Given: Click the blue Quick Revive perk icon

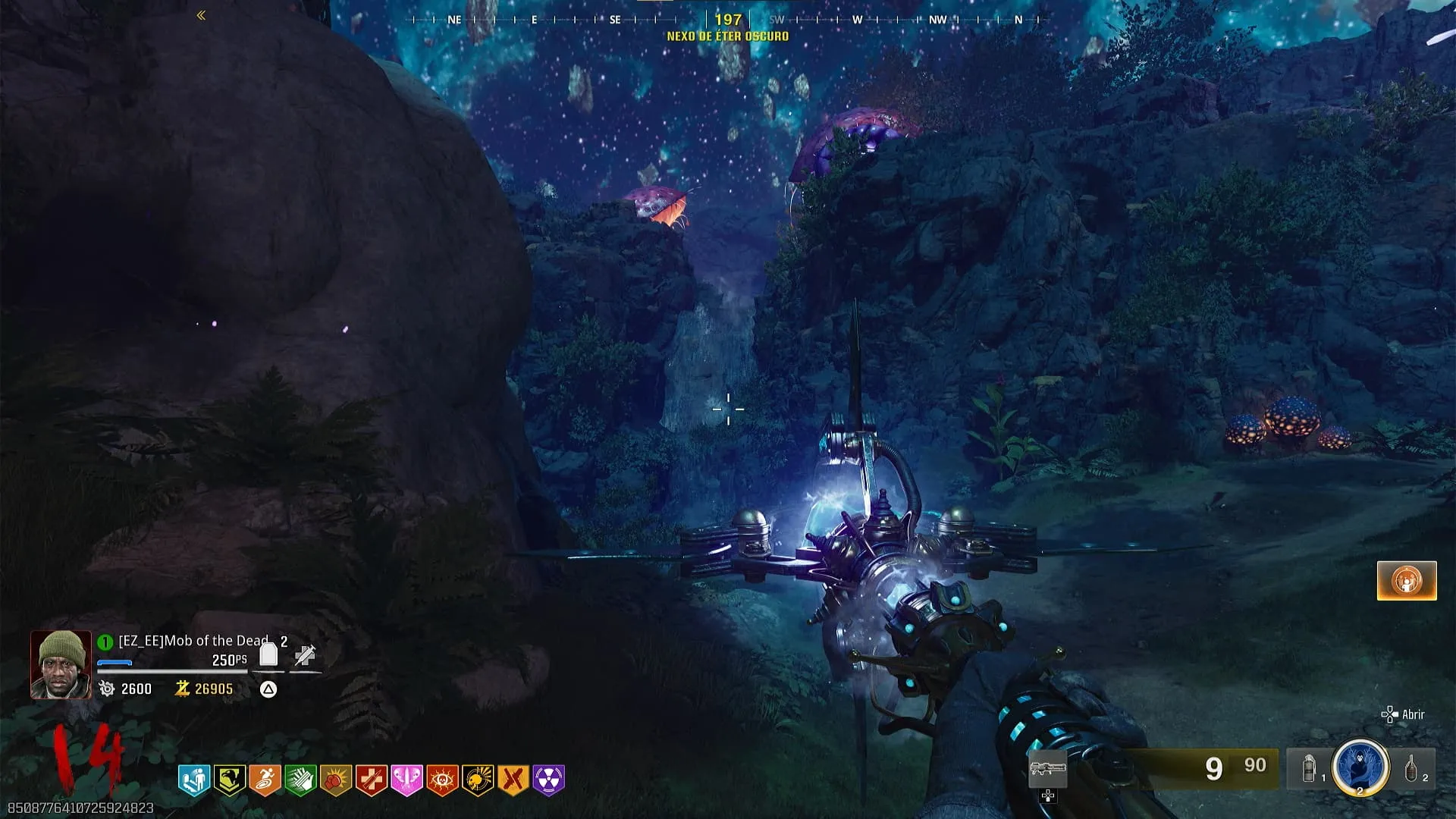Looking at the screenshot, I should pyautogui.click(x=194, y=780).
